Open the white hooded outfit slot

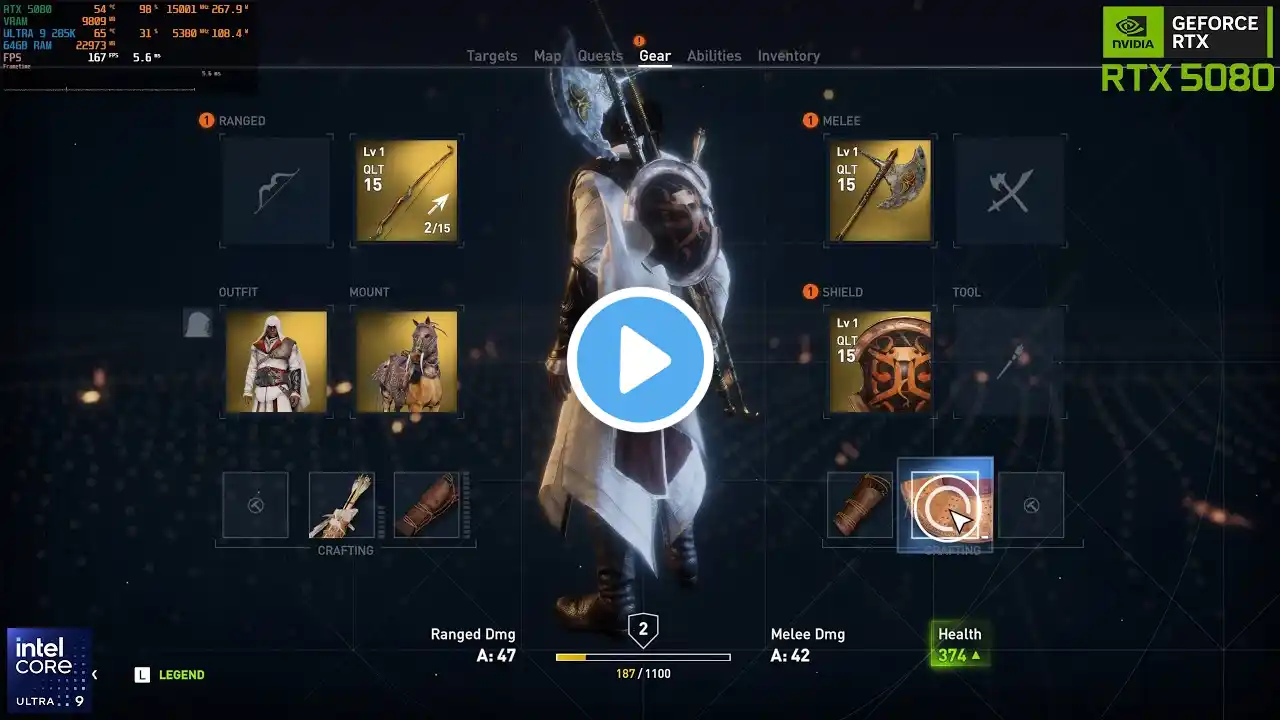(x=276, y=362)
